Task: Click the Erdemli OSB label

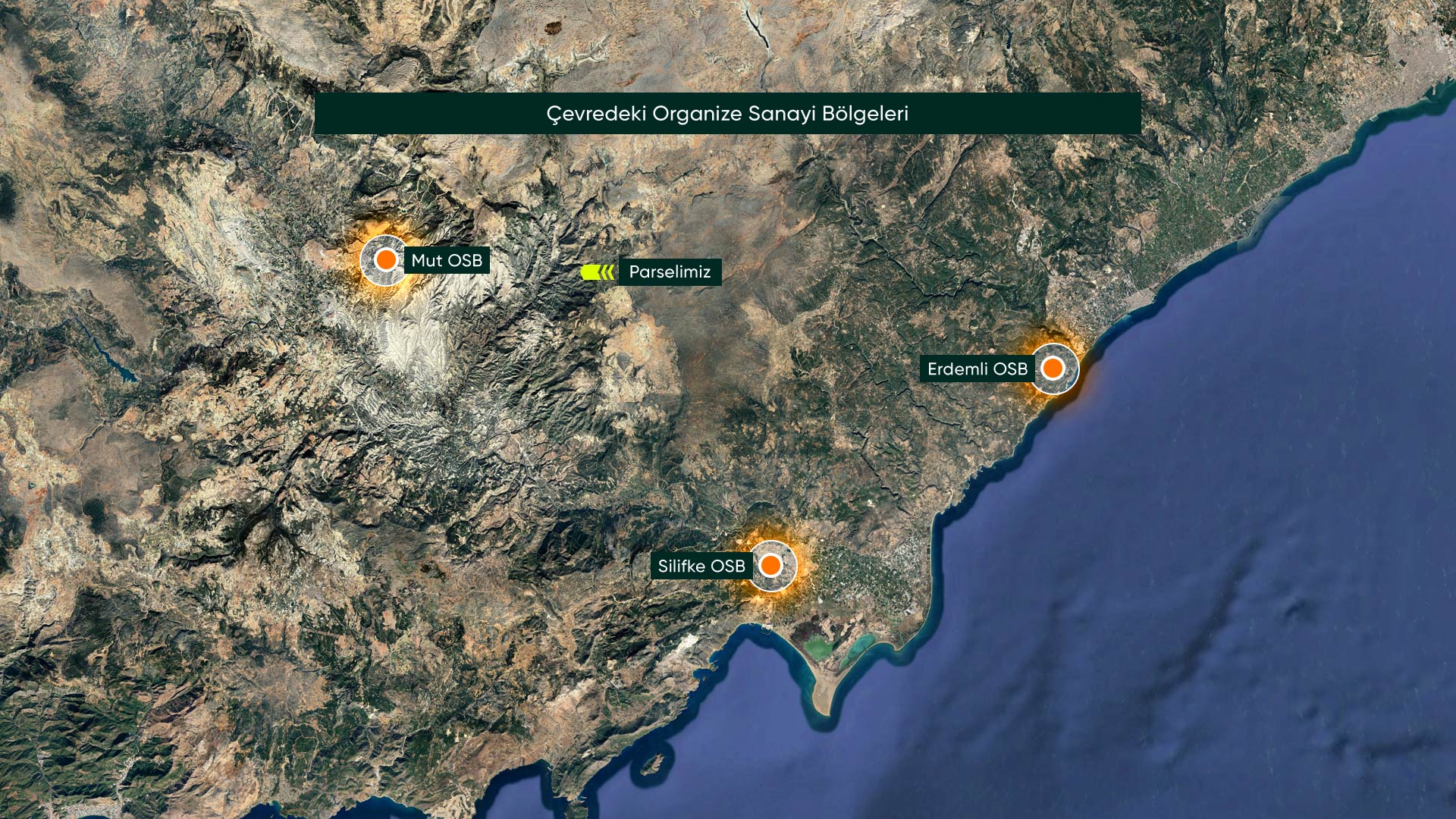Action: click(977, 369)
